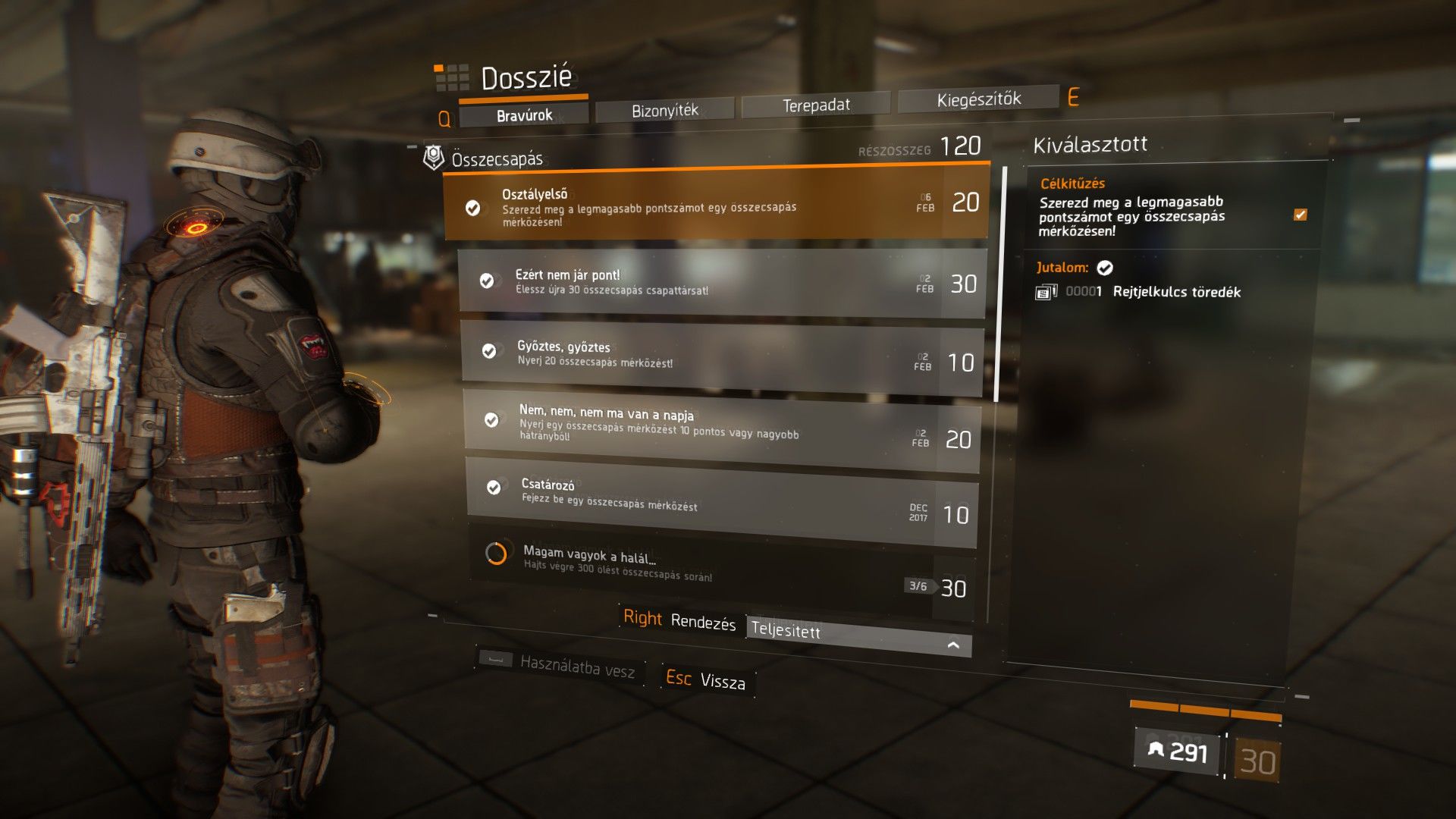Select the Győztes, győztes commendation

tap(722, 355)
